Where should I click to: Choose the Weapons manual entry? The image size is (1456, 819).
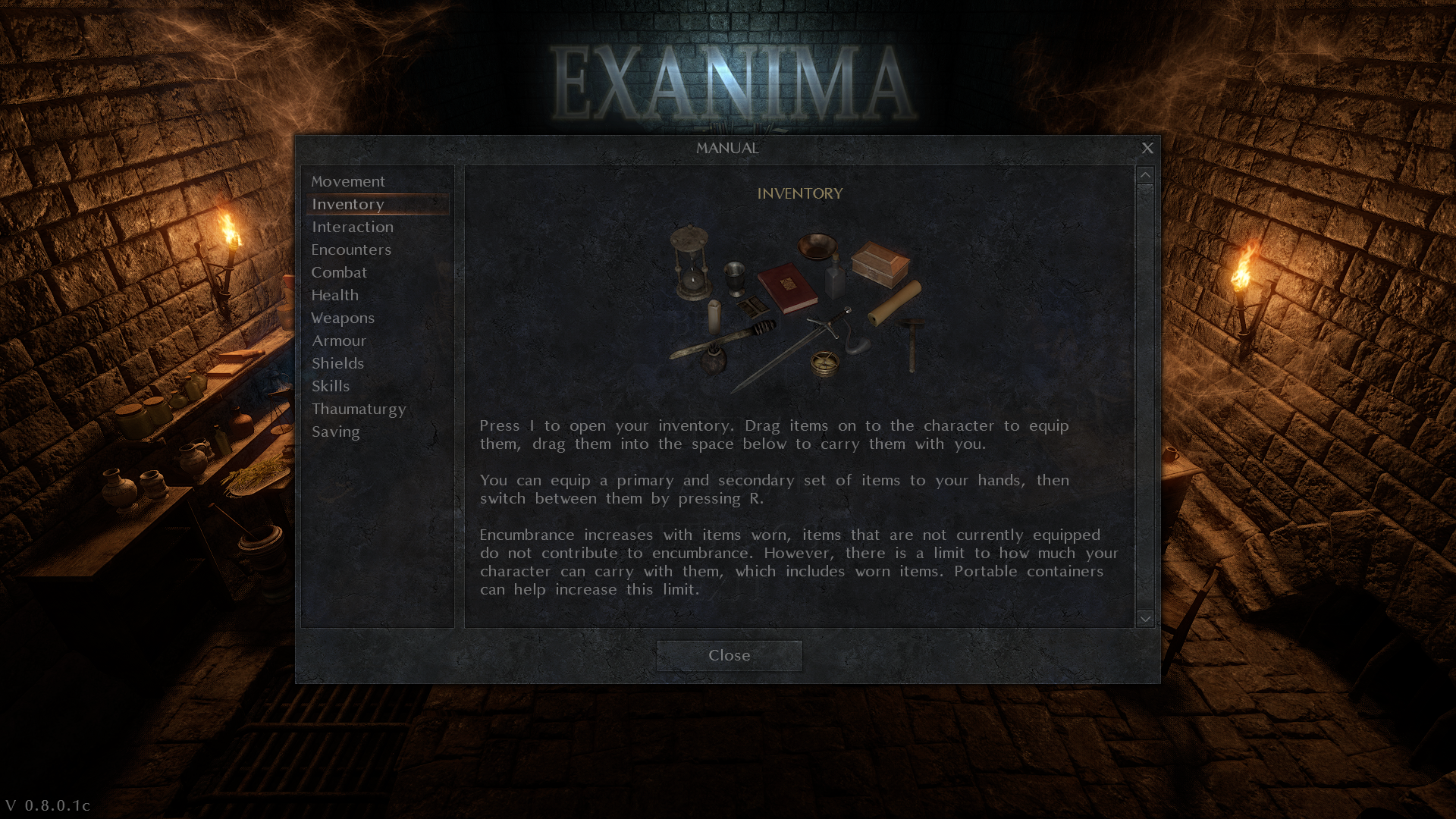343,318
